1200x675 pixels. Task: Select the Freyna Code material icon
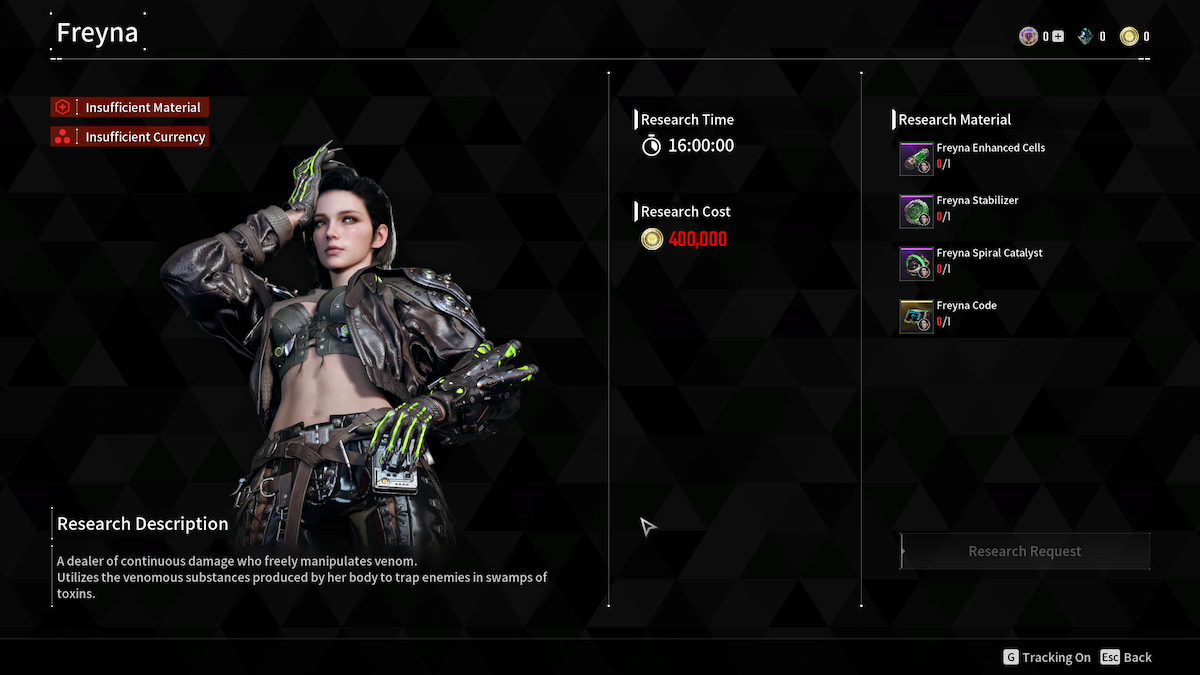click(916, 316)
